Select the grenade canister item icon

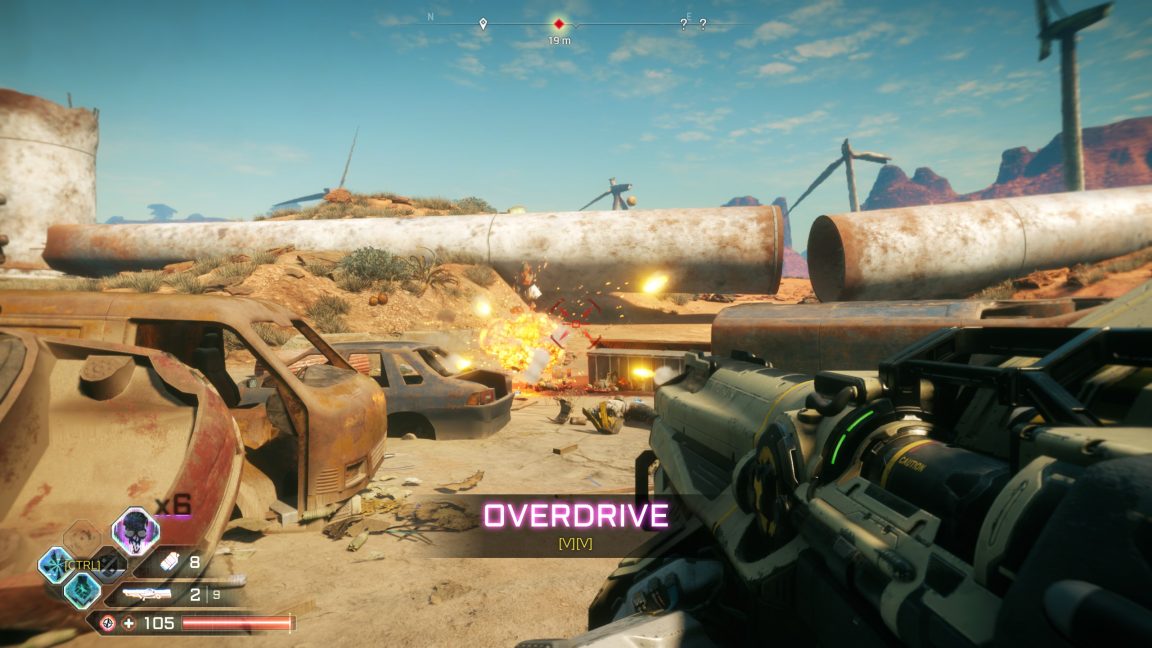point(169,562)
